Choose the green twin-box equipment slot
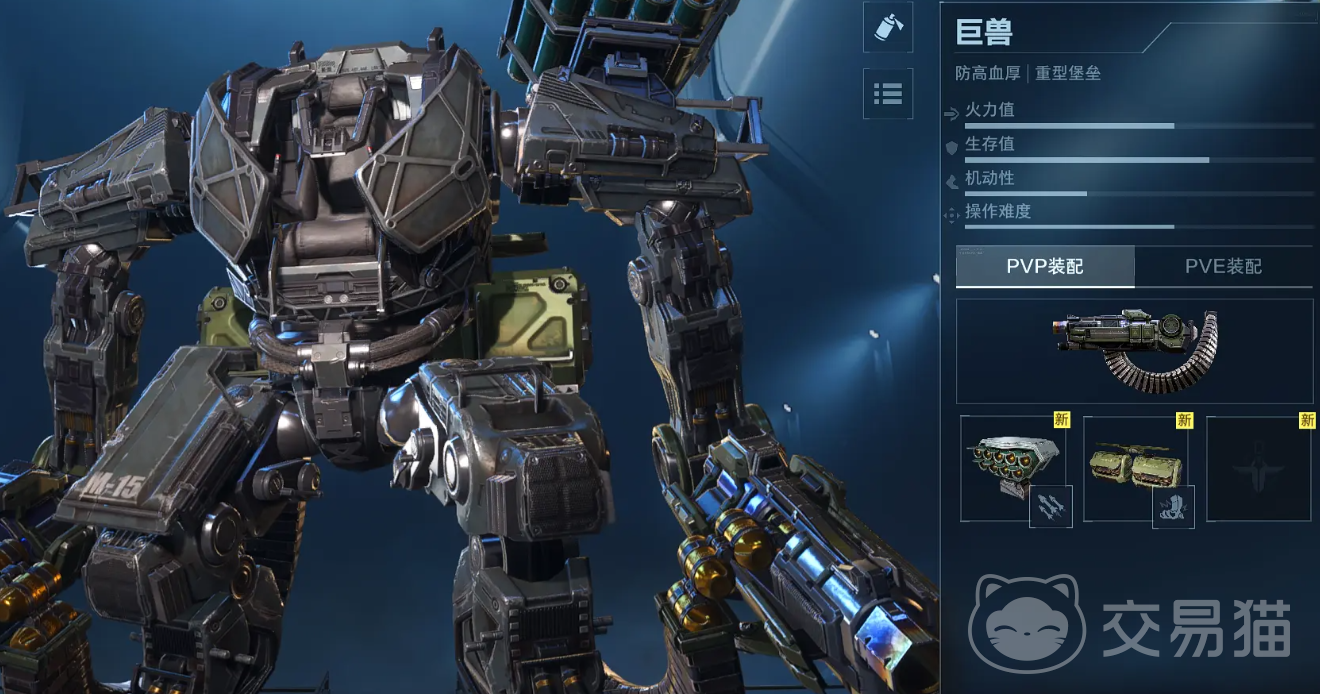Screen dimensions: 1320x694 pos(1135,468)
